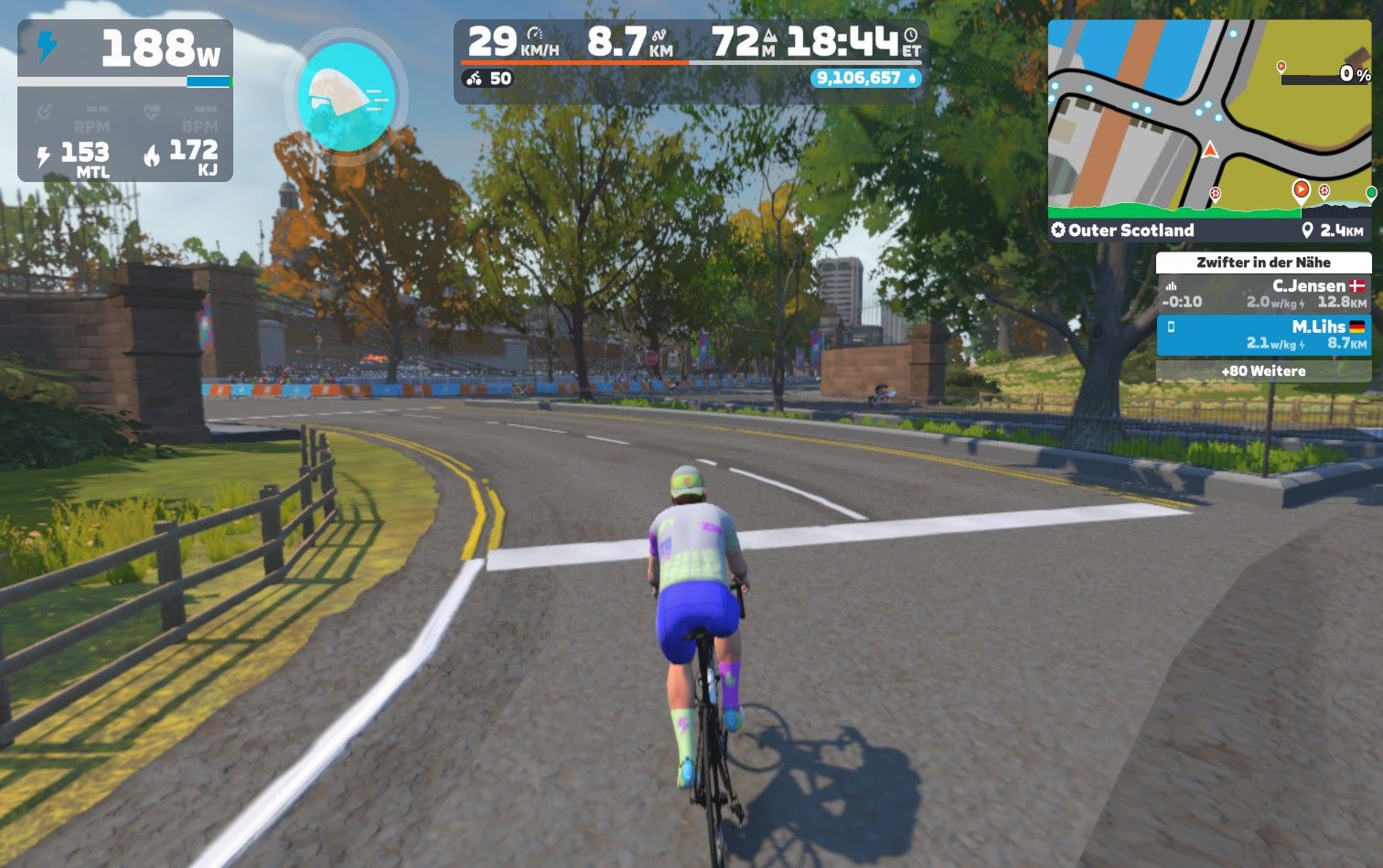This screenshot has width=1383, height=868.
Task: Select M.Lihs rider row
Action: click(x=1263, y=335)
